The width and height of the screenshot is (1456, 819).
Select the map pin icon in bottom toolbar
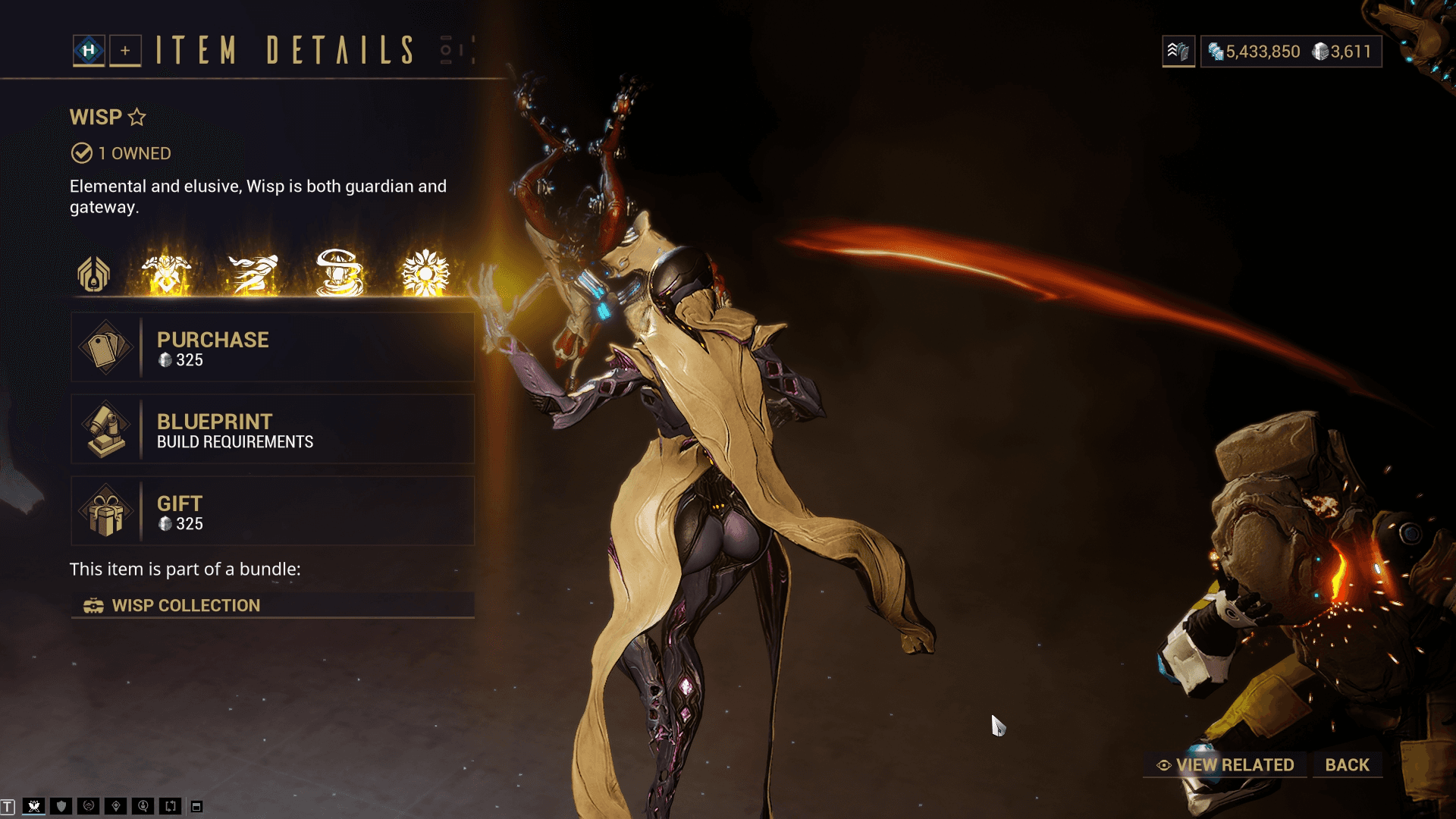tap(116, 806)
